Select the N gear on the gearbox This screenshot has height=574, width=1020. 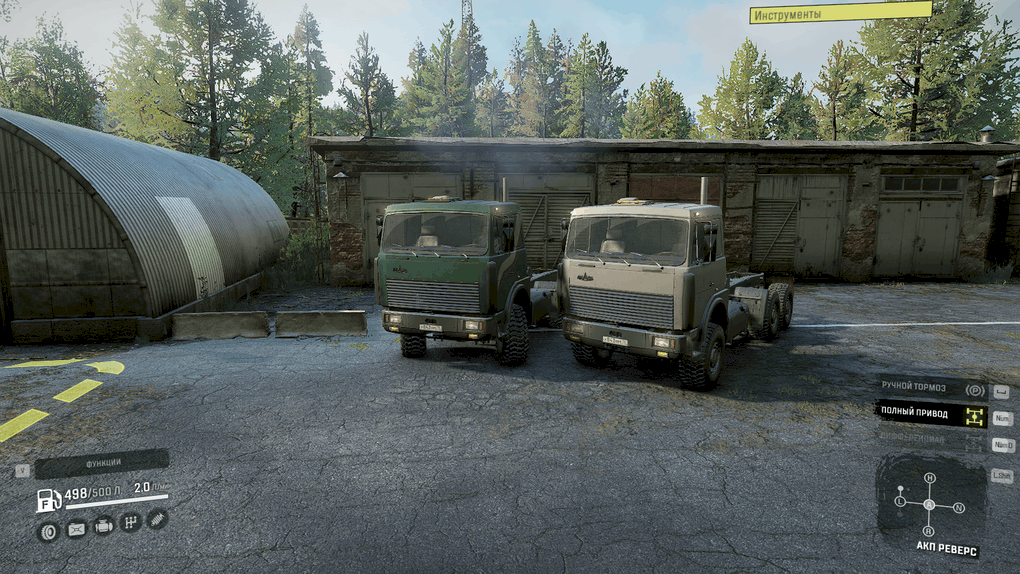[959, 507]
